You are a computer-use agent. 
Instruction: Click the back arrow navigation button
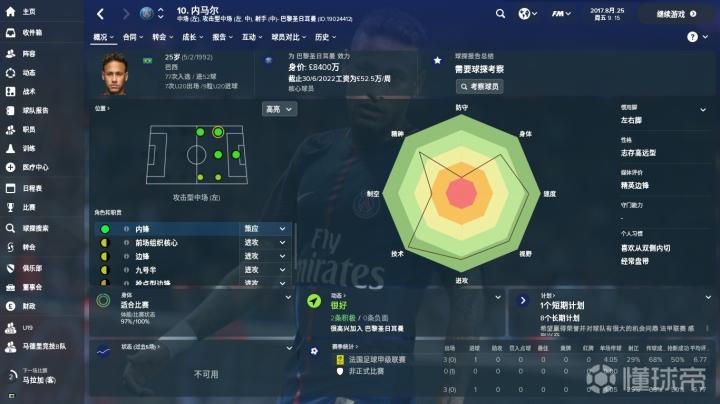click(101, 14)
